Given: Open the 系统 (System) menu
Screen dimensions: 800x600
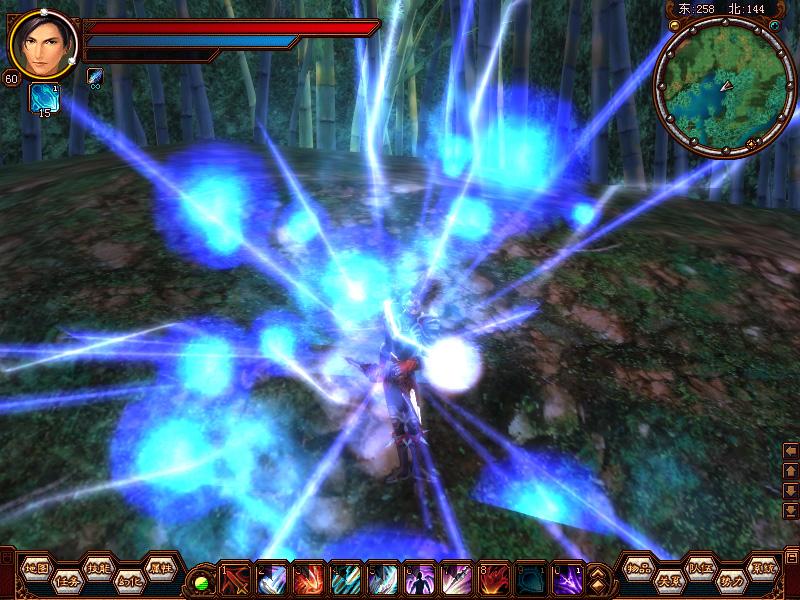Looking at the screenshot, I should tap(763, 567).
